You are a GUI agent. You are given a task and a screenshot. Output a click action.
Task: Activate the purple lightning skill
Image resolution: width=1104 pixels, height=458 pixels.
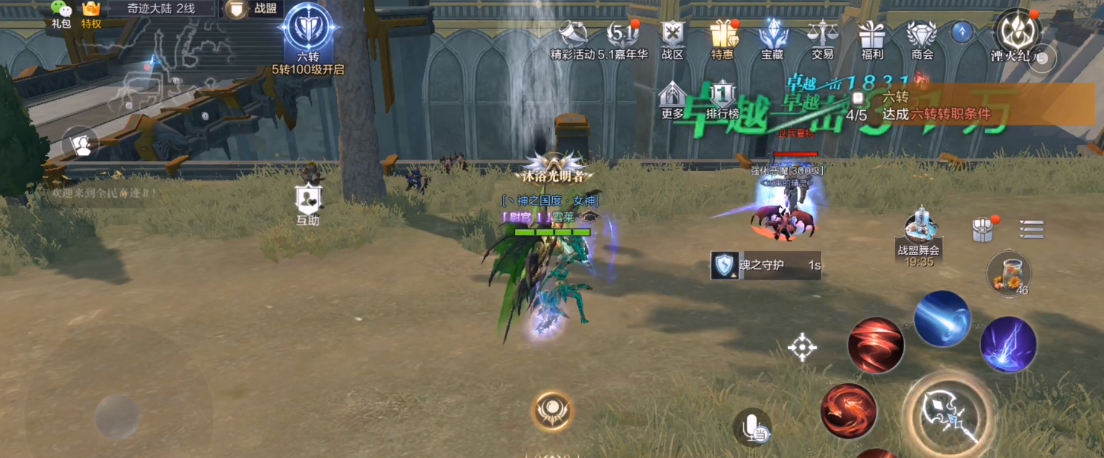tap(1007, 343)
